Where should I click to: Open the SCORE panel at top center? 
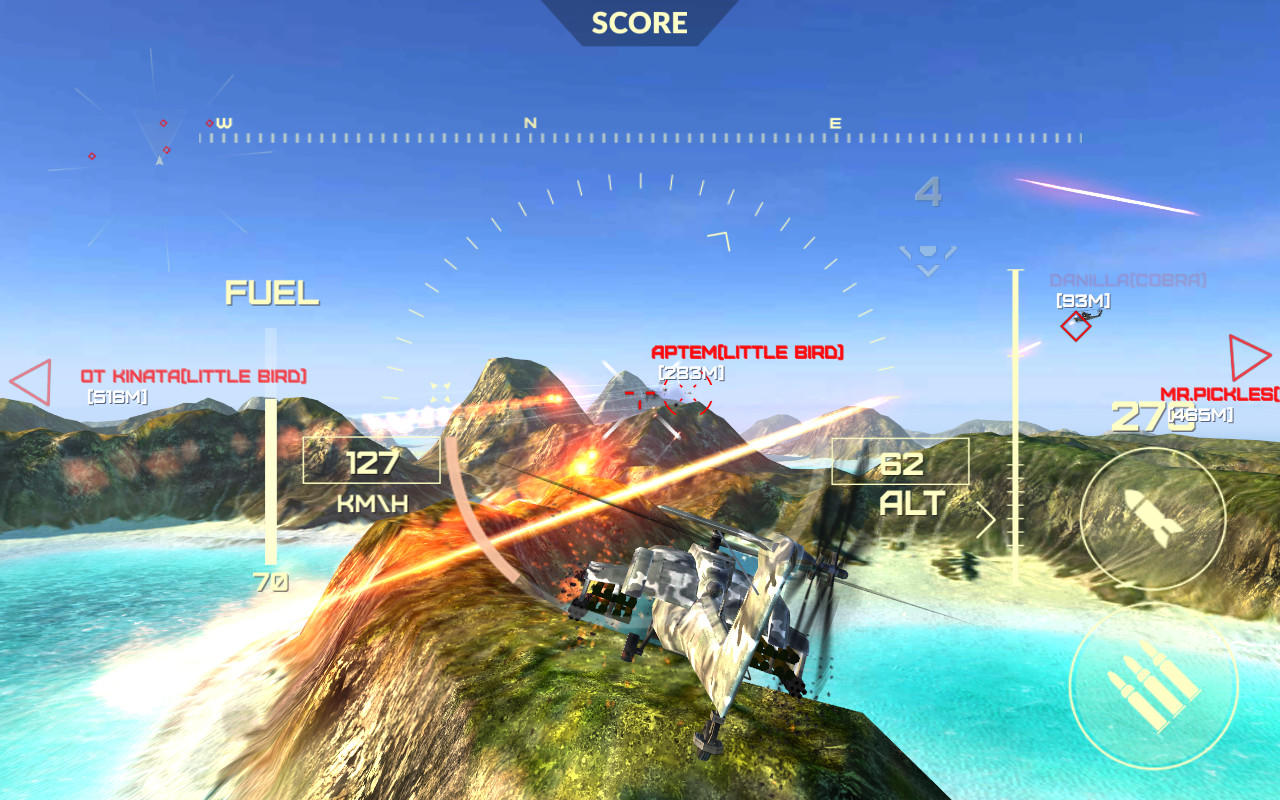click(x=639, y=22)
